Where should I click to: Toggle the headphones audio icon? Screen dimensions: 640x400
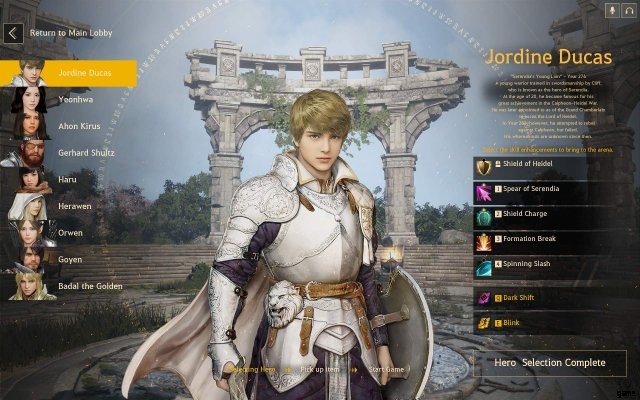pos(629,10)
